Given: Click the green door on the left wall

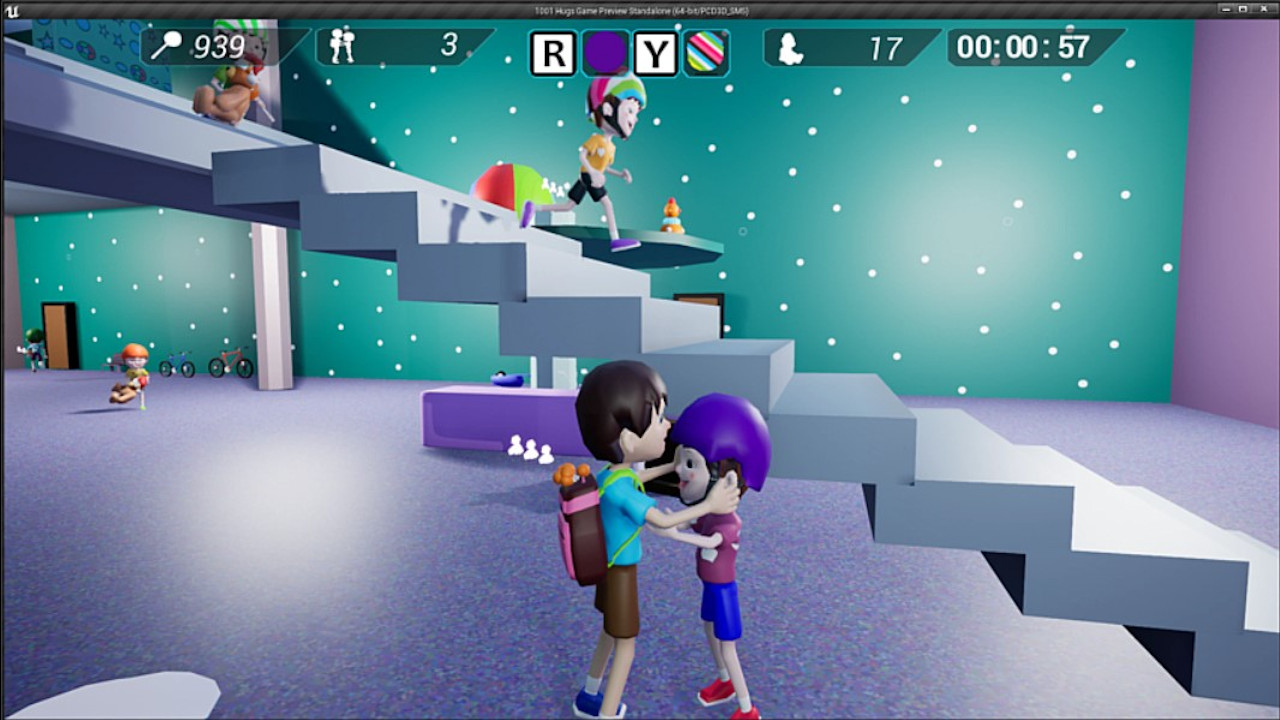Looking at the screenshot, I should click(55, 335).
